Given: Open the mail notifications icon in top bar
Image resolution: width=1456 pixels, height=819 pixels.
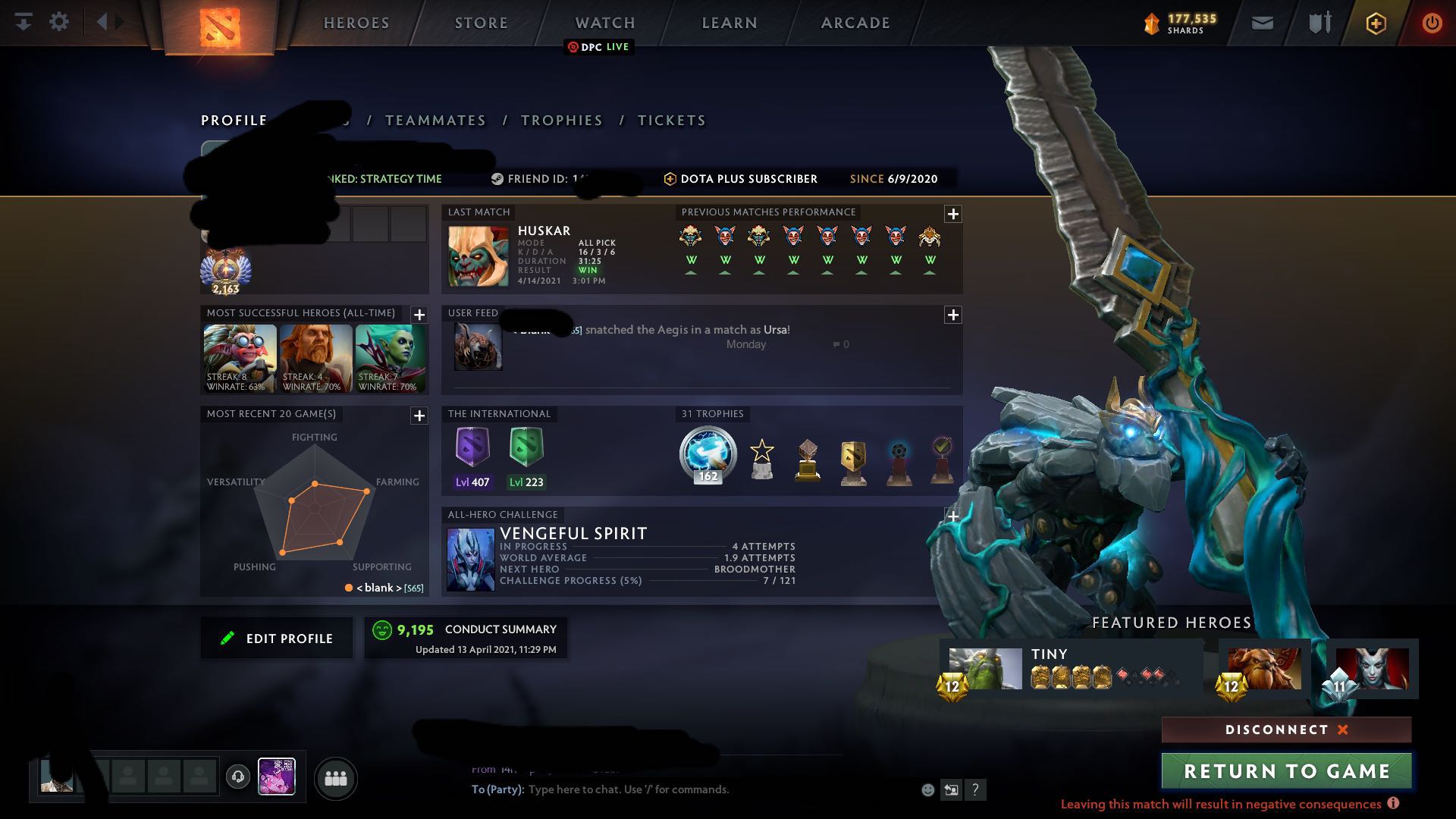Looking at the screenshot, I should click(x=1262, y=22).
